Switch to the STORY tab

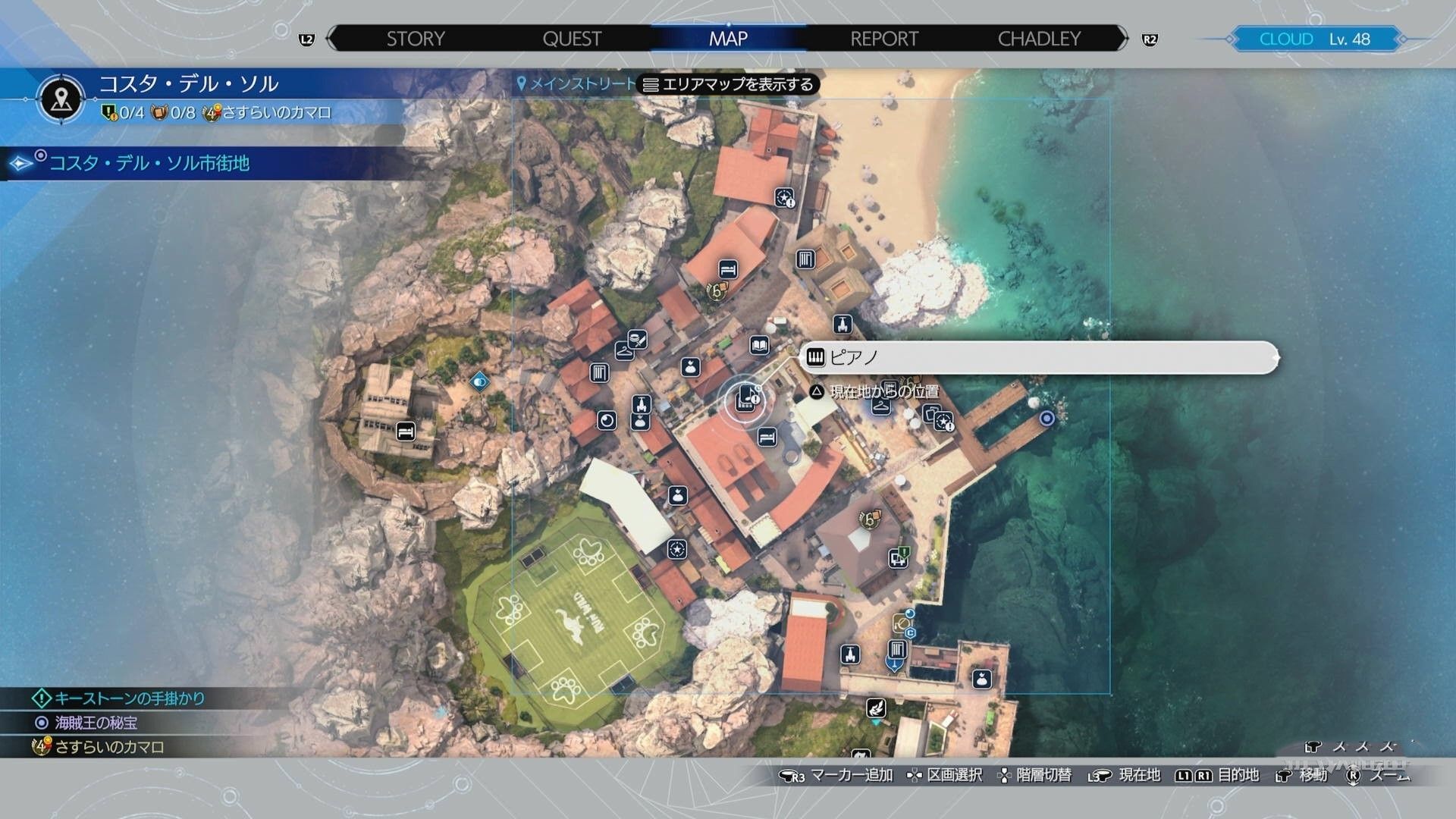(416, 39)
